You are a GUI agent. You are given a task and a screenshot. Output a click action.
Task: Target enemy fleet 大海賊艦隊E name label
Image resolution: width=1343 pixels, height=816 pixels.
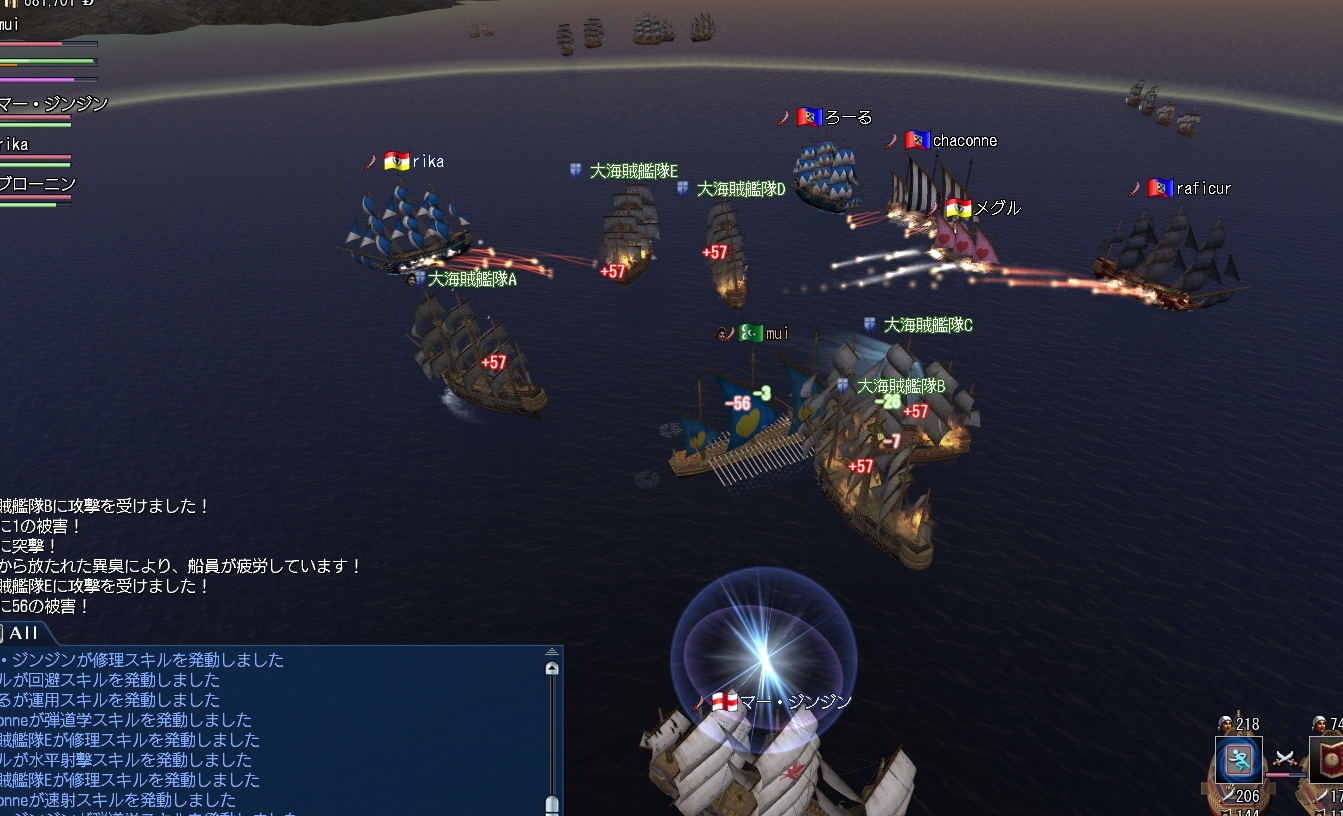pyautogui.click(x=633, y=171)
